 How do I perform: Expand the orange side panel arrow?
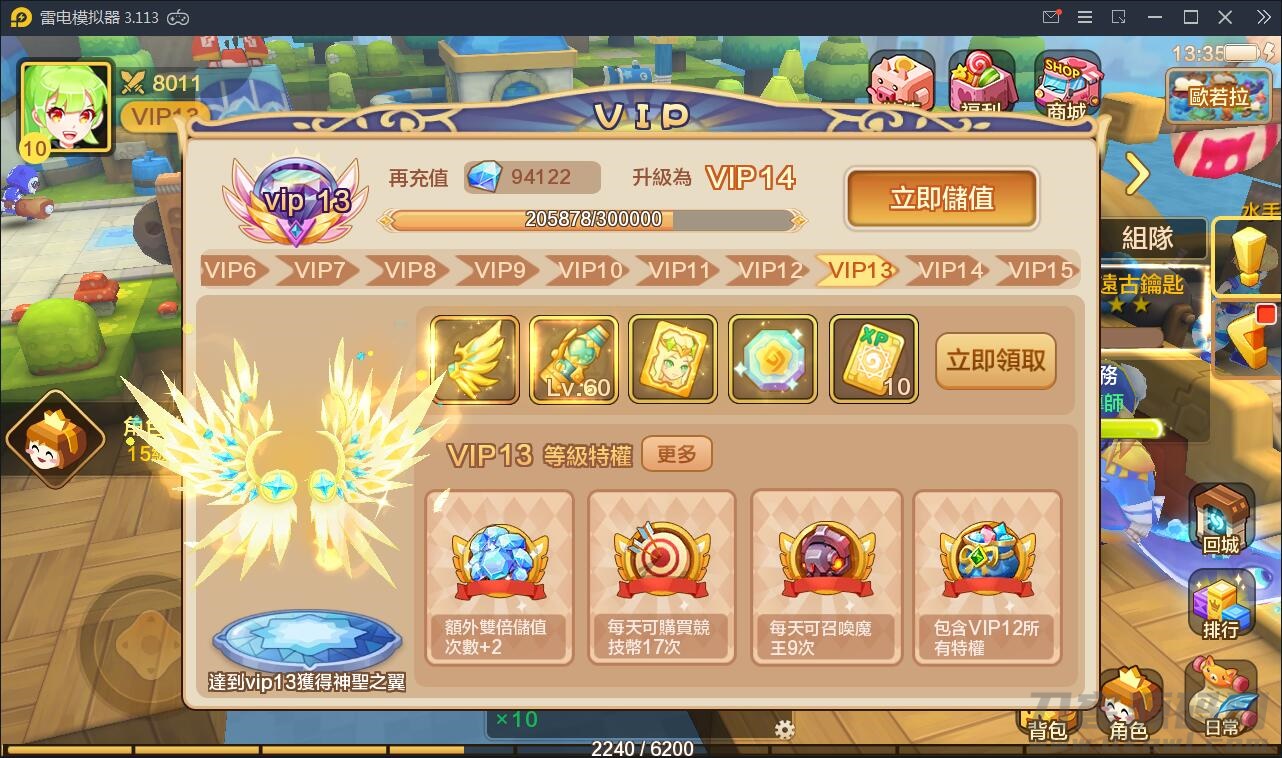click(1136, 174)
